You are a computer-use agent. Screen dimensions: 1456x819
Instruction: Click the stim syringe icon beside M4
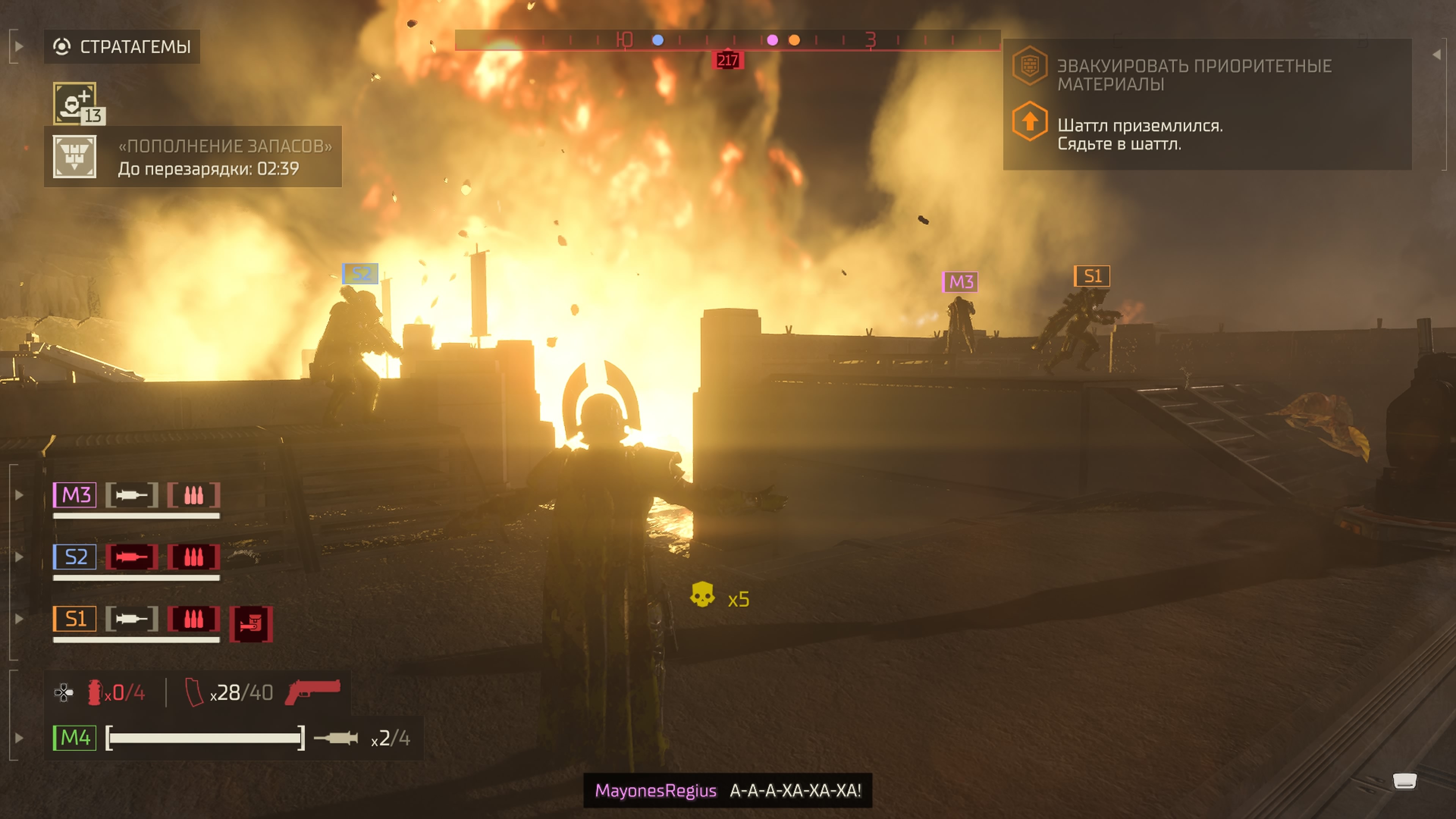336,737
